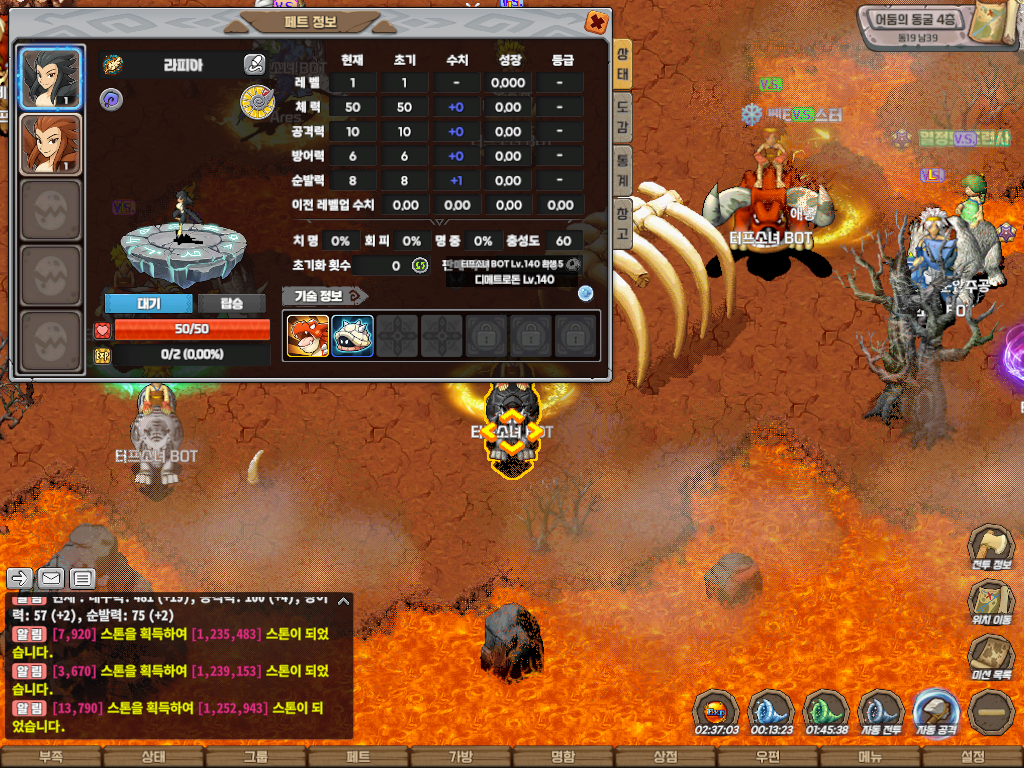Open the mail envelope icon above chat
This screenshot has height=768, width=1024.
pos(51,578)
